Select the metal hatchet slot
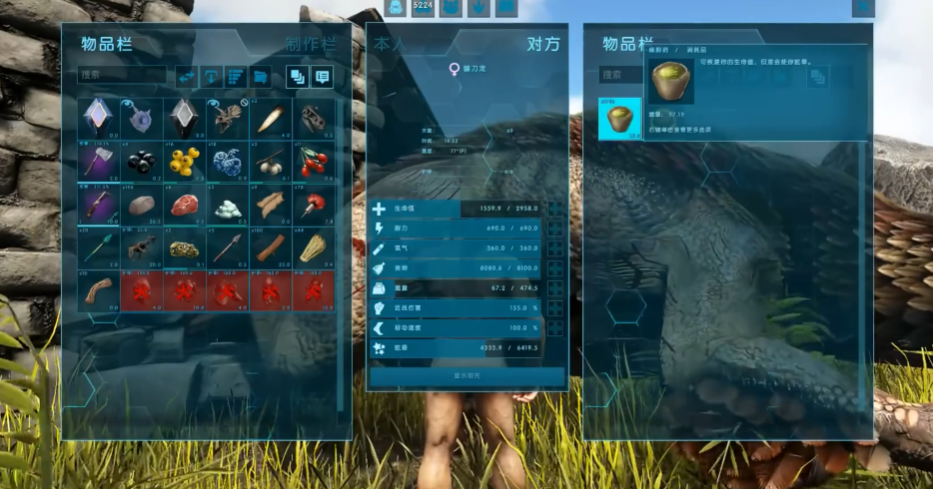 [x=99, y=161]
